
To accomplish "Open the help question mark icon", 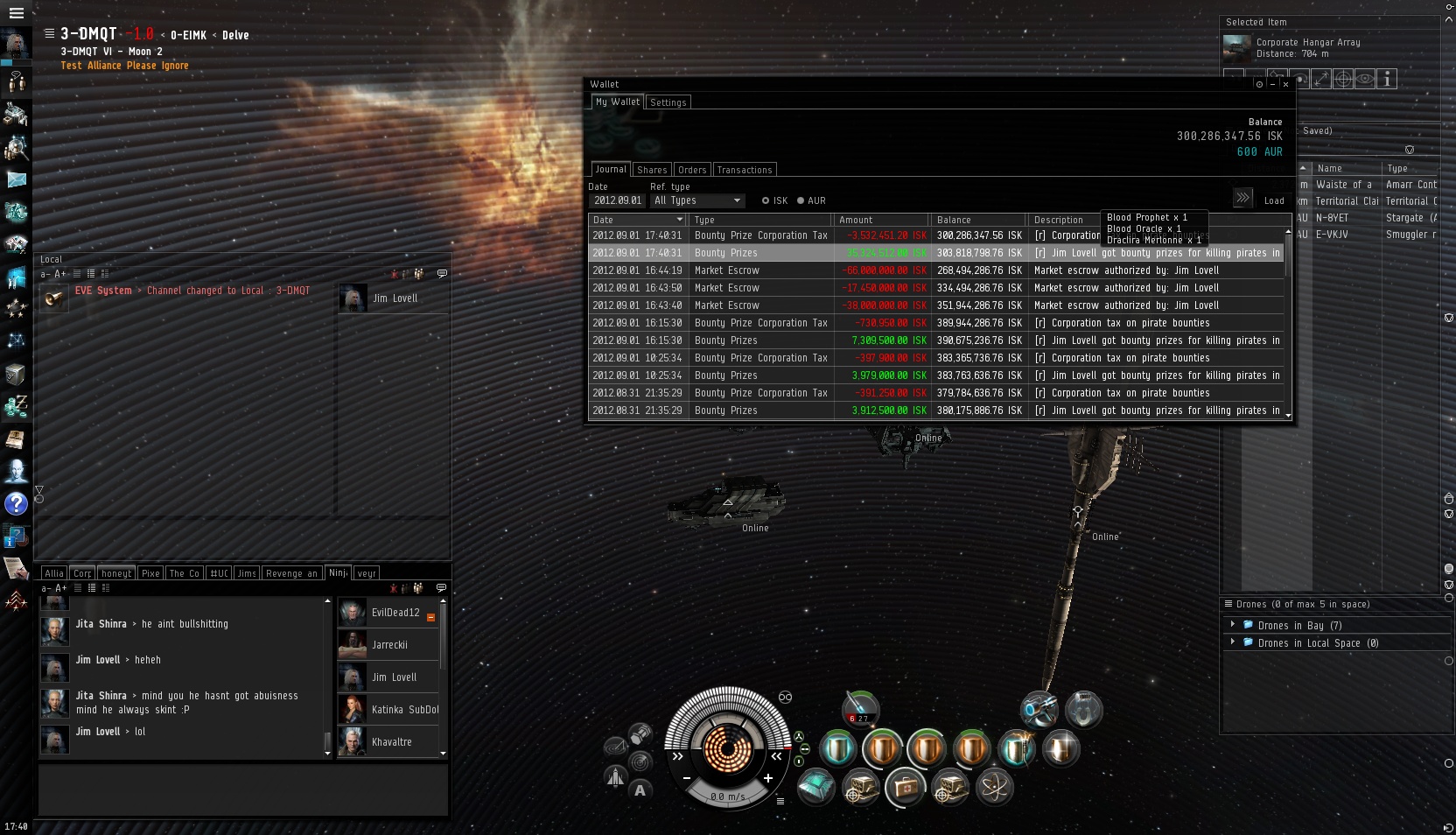I will (x=16, y=503).
